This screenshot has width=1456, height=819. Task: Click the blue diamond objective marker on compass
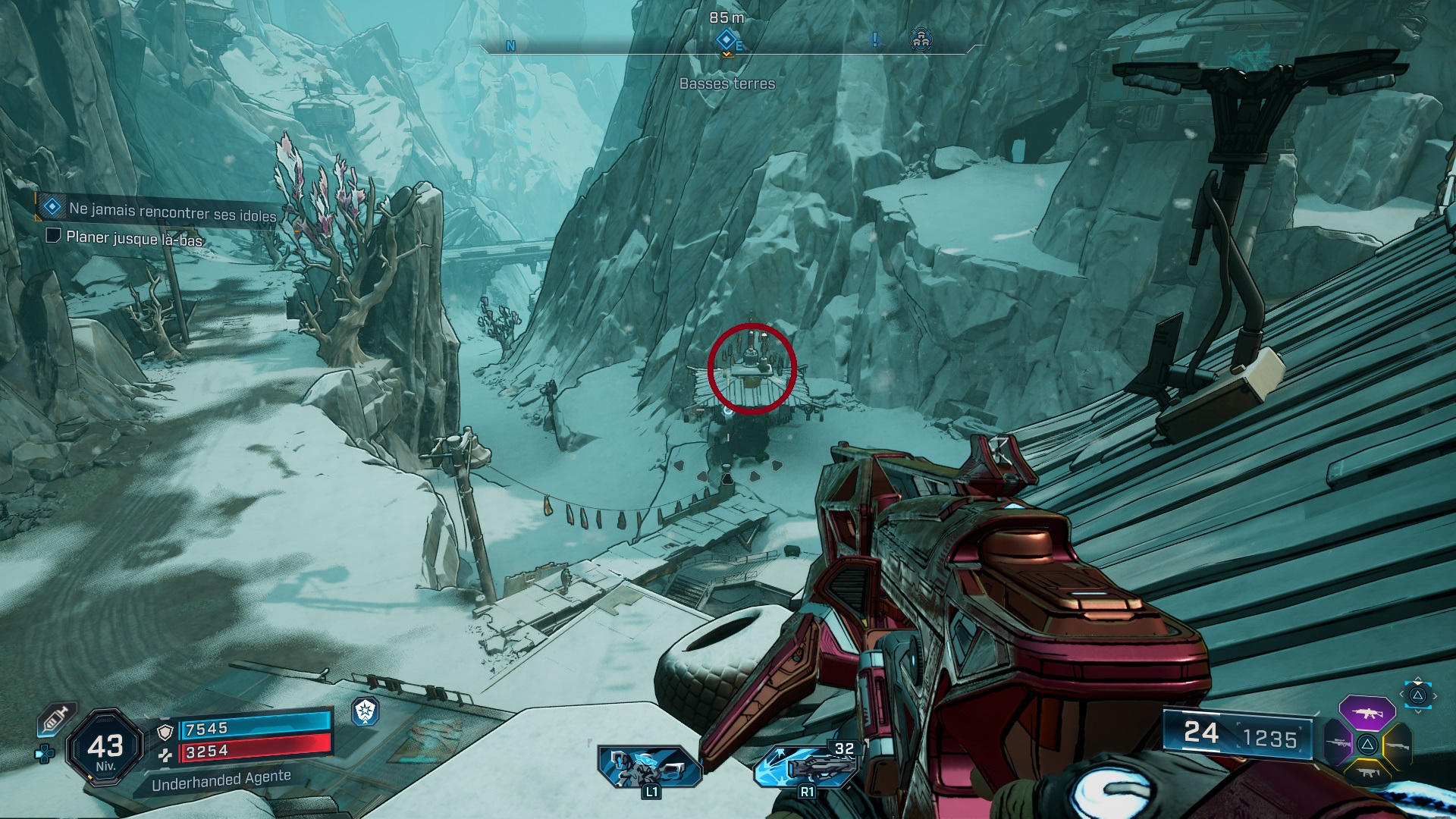pyautogui.click(x=726, y=39)
